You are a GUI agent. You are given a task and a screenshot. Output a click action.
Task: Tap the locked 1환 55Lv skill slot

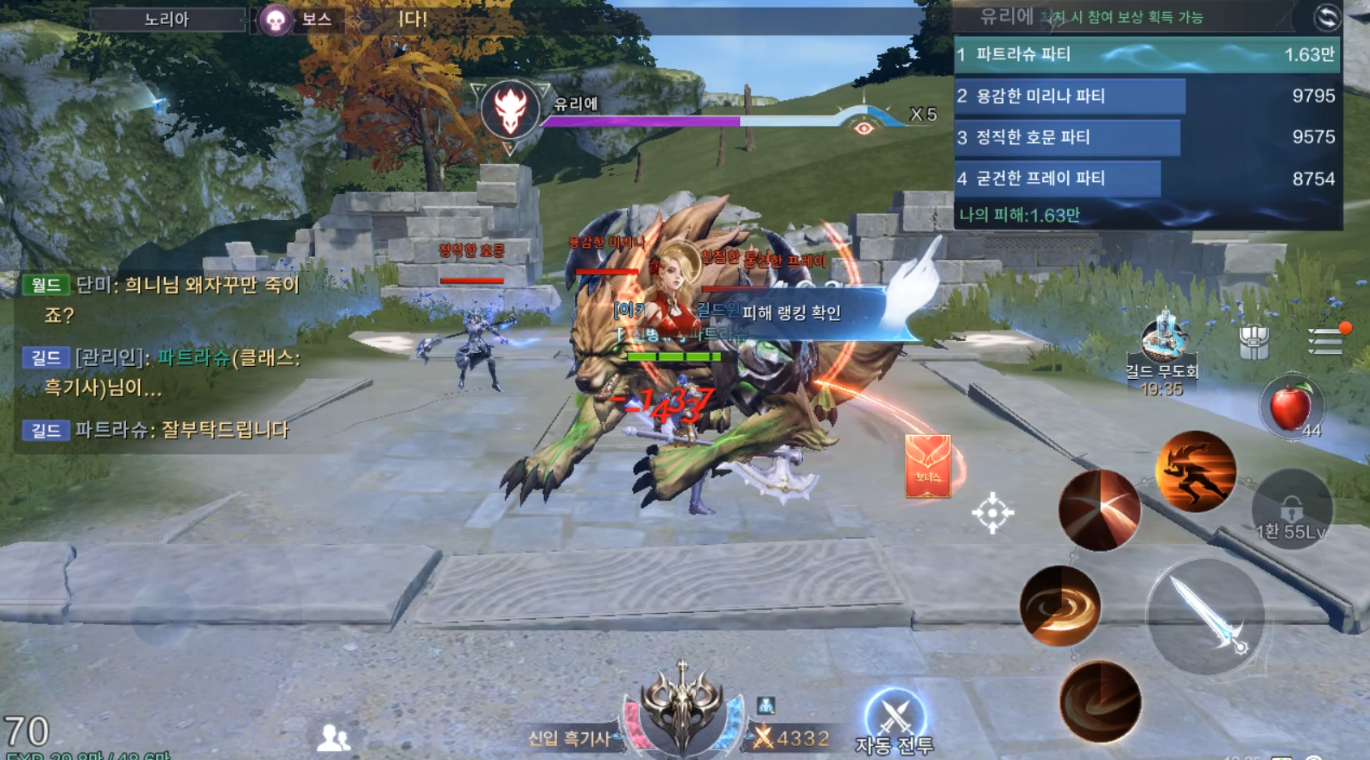pos(1291,509)
